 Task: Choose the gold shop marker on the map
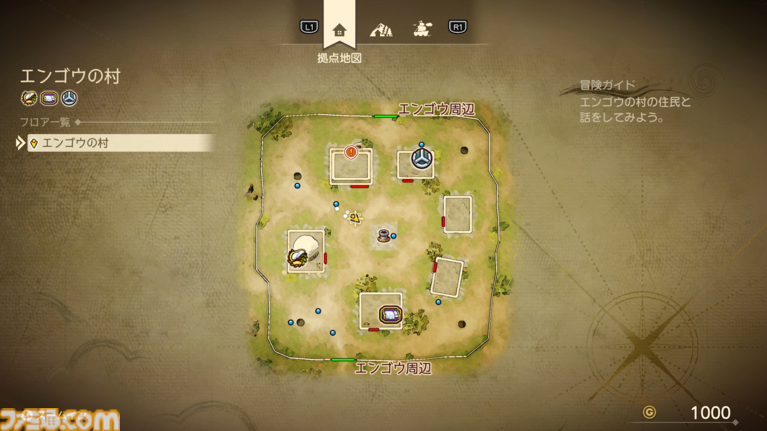point(297,258)
